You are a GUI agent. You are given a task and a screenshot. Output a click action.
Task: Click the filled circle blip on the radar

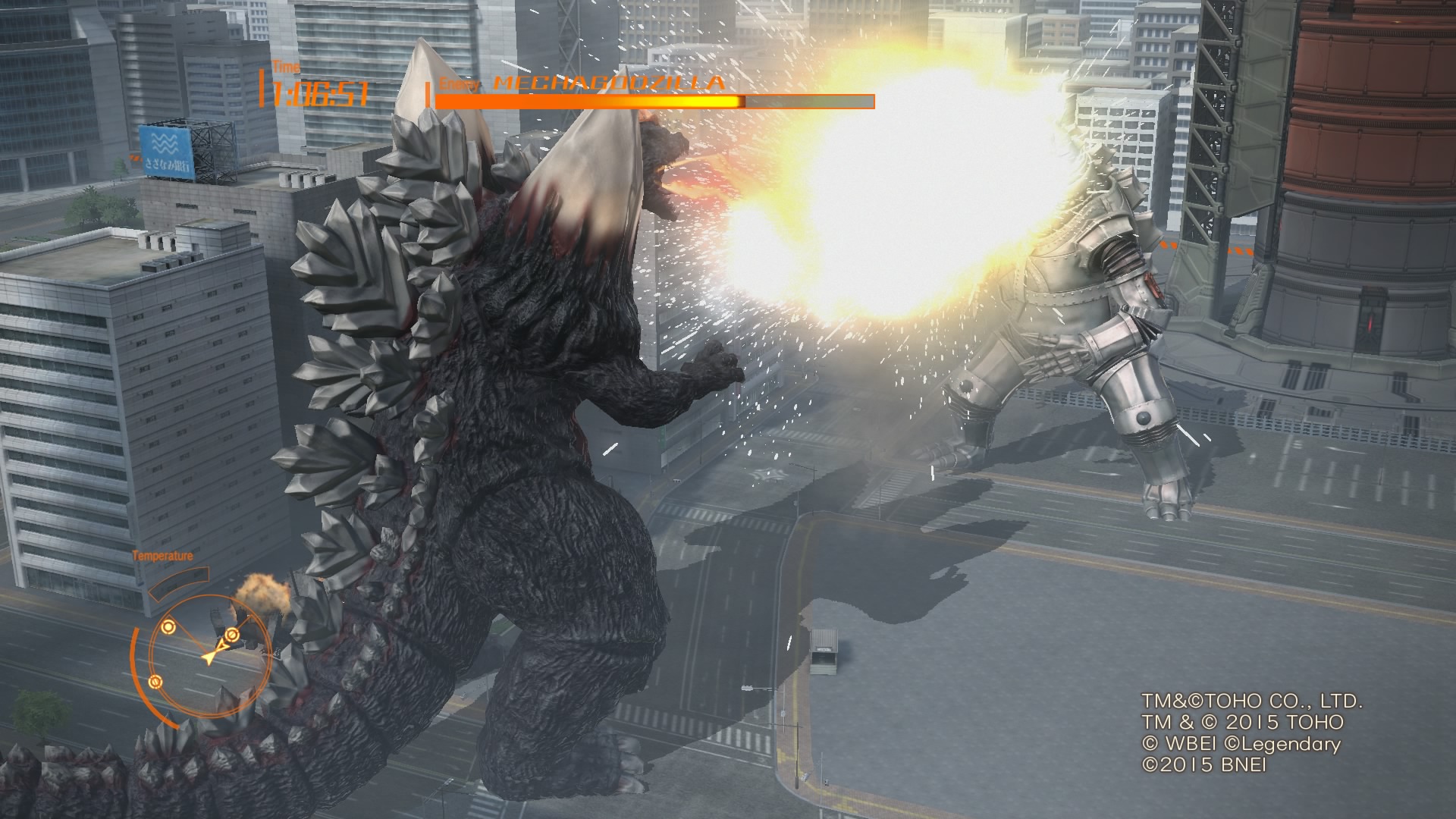168,626
